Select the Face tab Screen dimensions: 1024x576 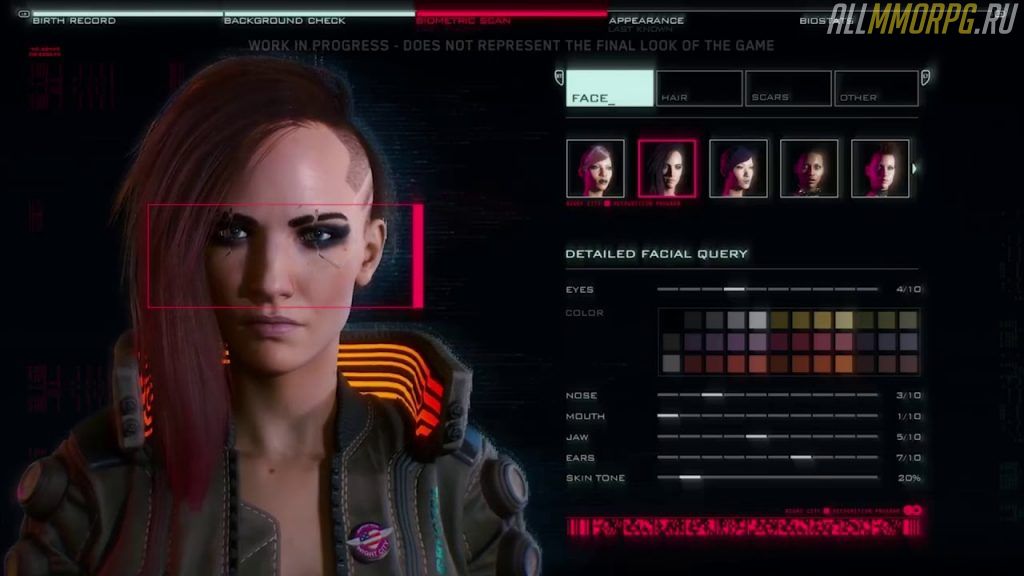point(609,88)
